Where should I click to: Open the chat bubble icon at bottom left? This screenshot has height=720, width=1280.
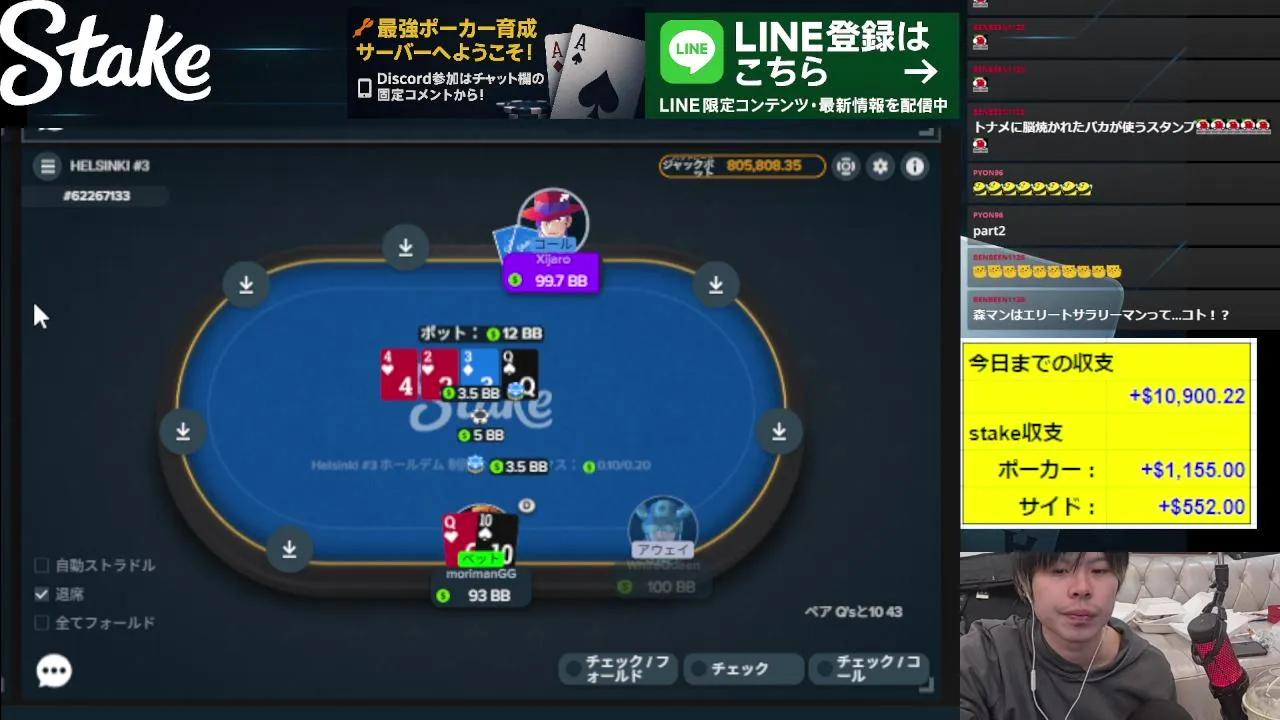(55, 671)
